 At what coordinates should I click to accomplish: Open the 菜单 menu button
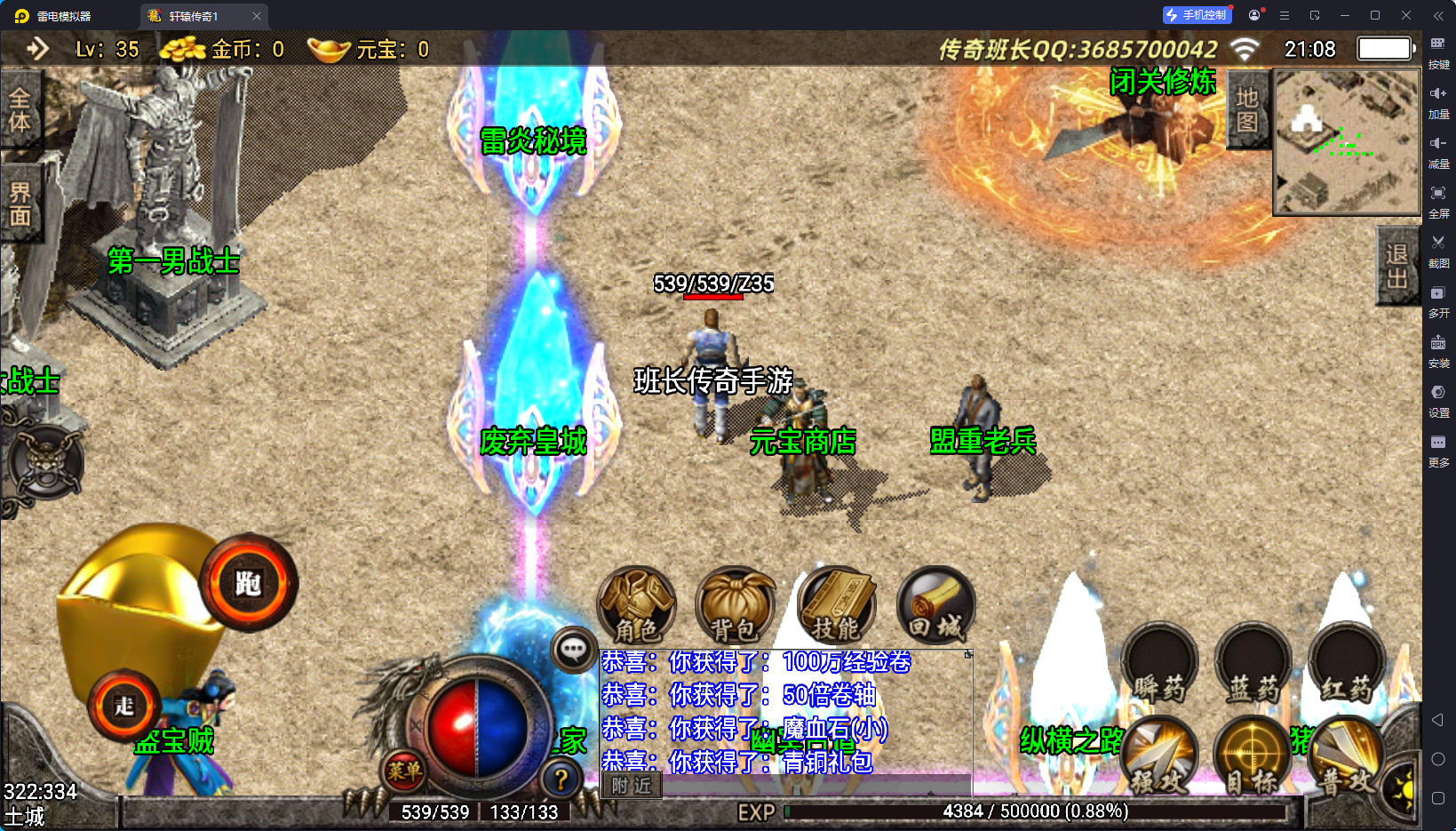point(404,771)
